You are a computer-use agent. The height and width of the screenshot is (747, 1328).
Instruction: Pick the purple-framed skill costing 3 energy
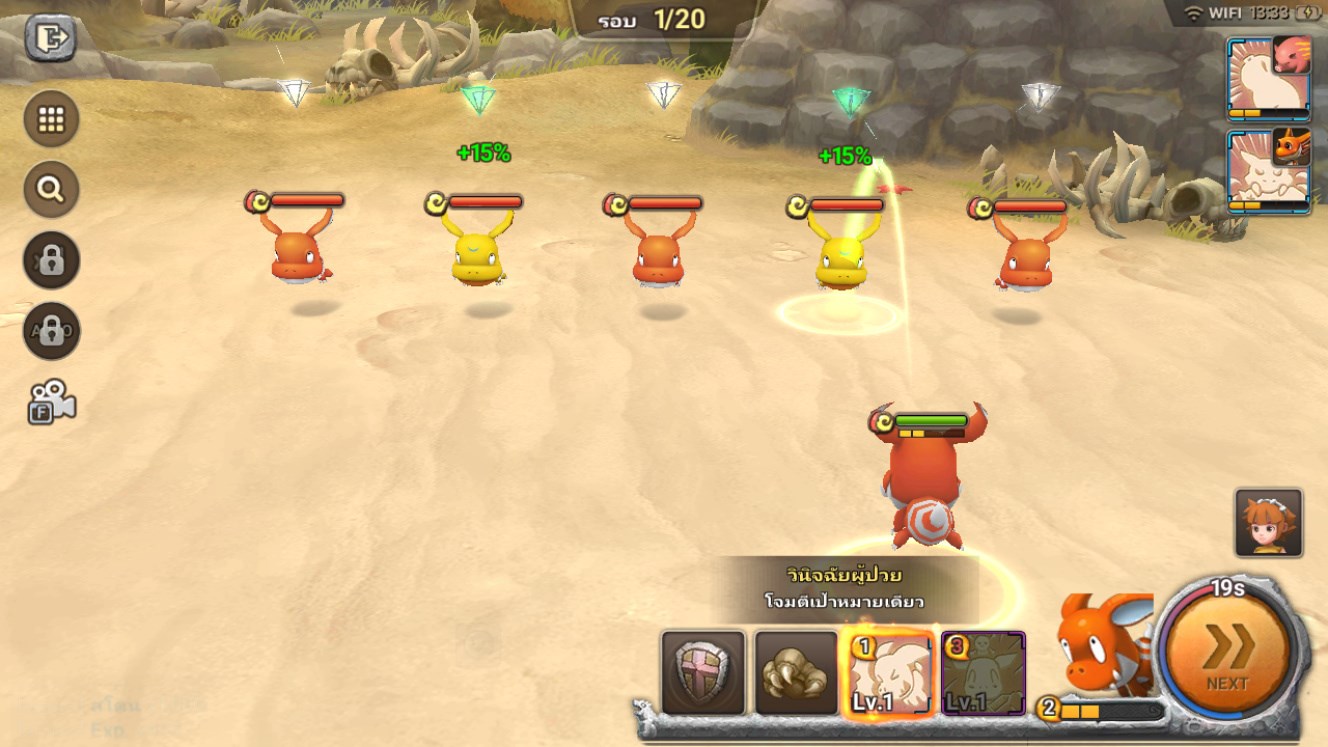click(x=982, y=672)
